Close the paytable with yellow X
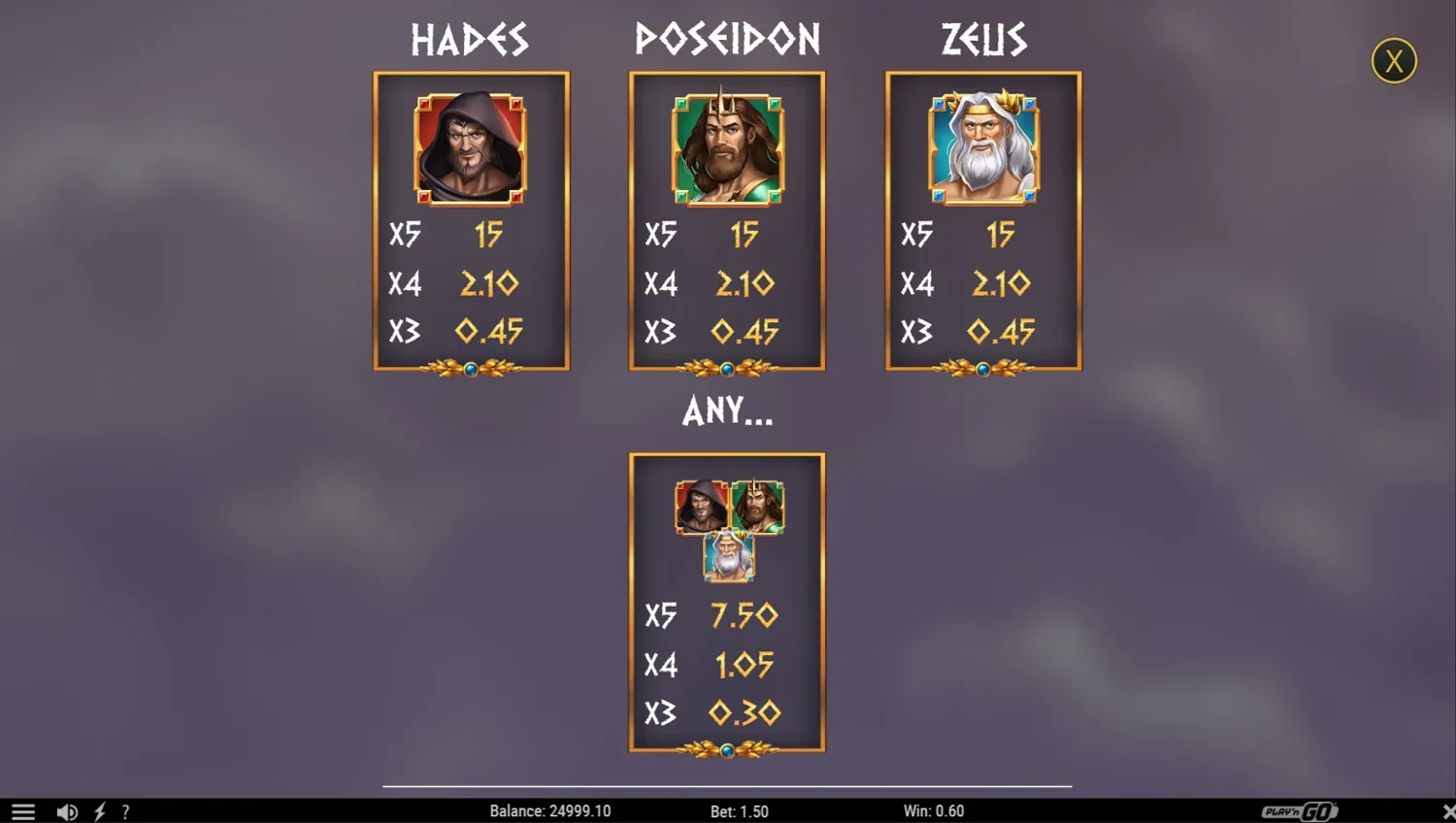 1393,60
